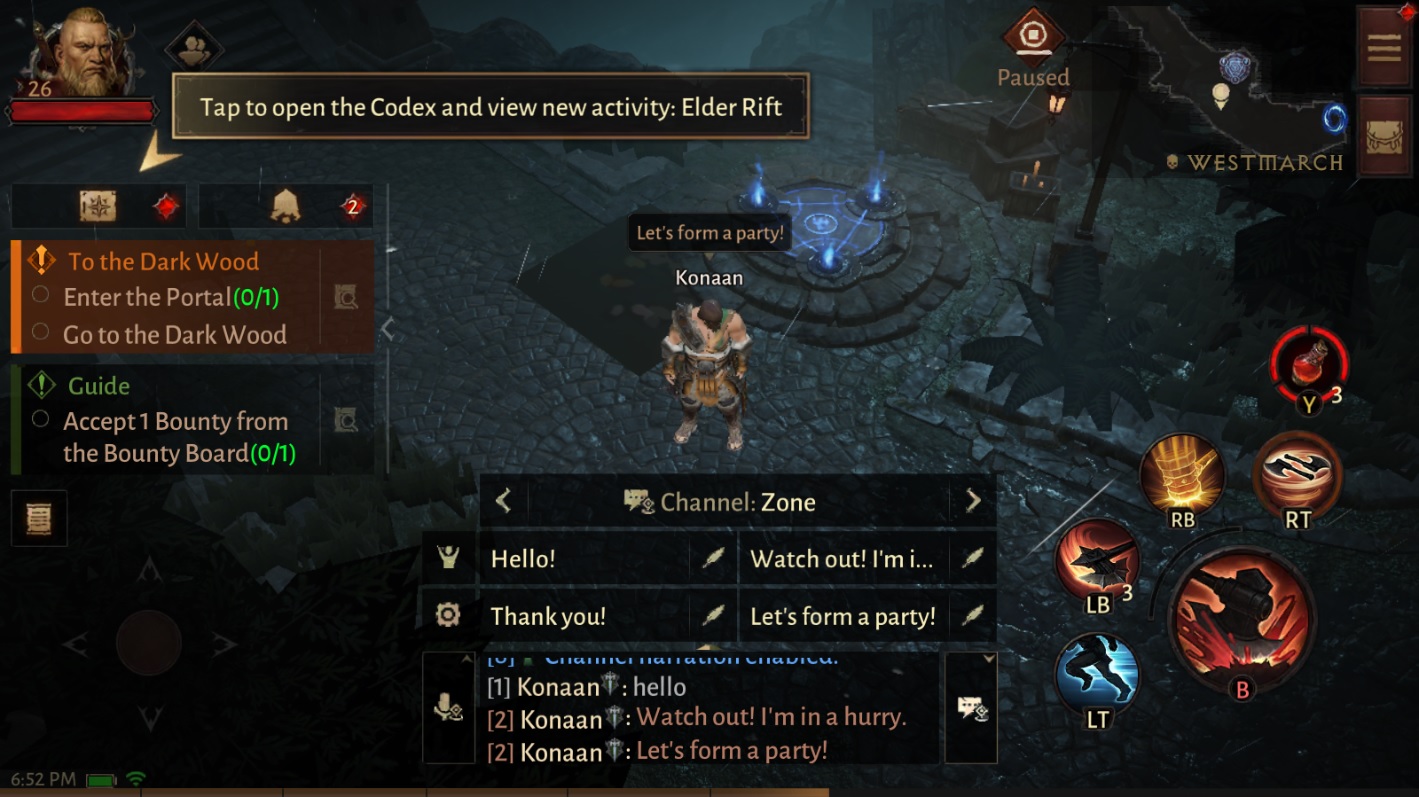Click right chevron next to Channel: Zone
The width and height of the screenshot is (1419, 797).
pos(972,501)
